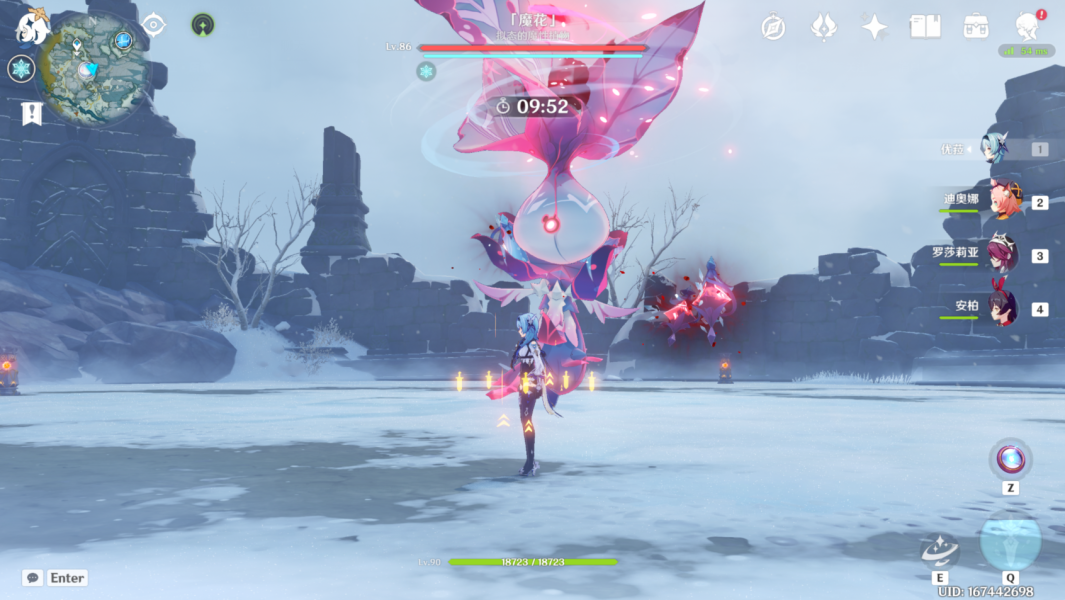Switch to party member 罗莎莉亚
The height and width of the screenshot is (600, 1065).
point(1001,254)
